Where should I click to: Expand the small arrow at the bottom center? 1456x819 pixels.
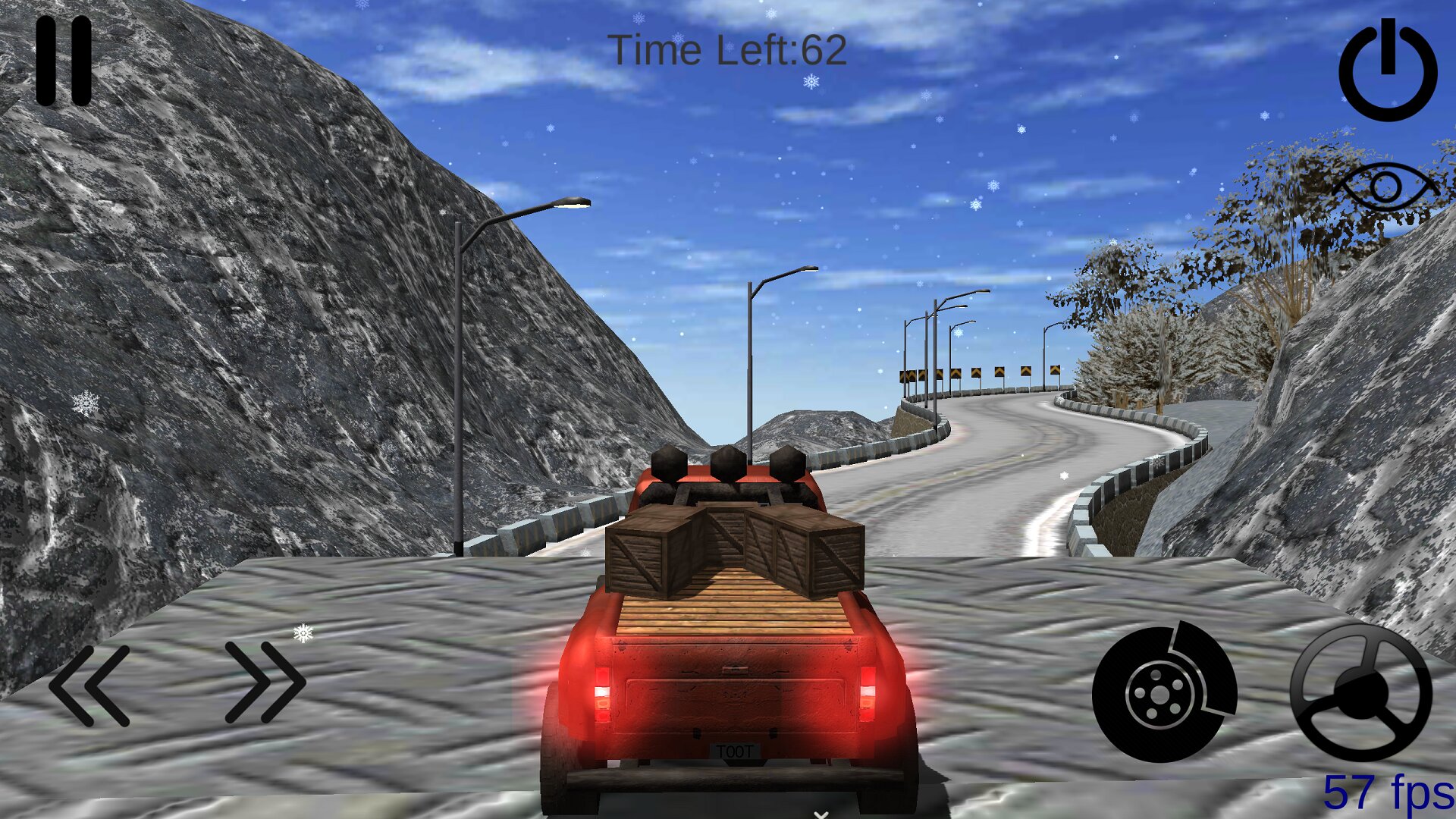pos(819,813)
